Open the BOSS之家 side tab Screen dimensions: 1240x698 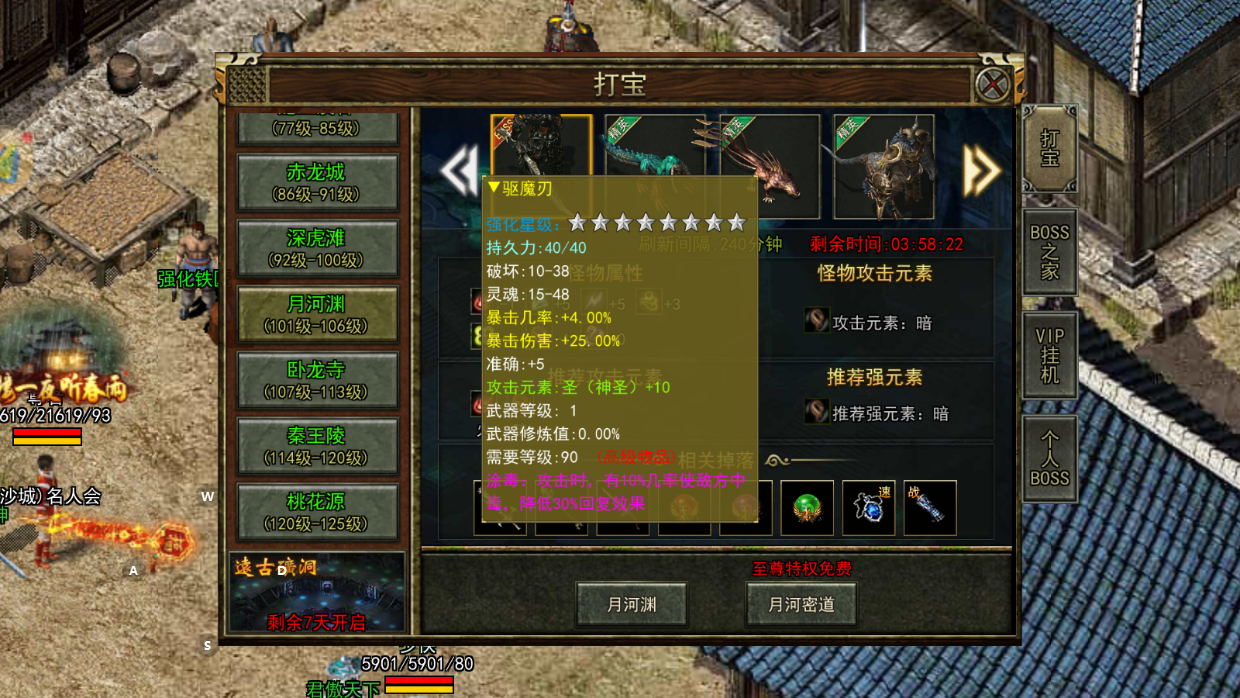click(1049, 252)
